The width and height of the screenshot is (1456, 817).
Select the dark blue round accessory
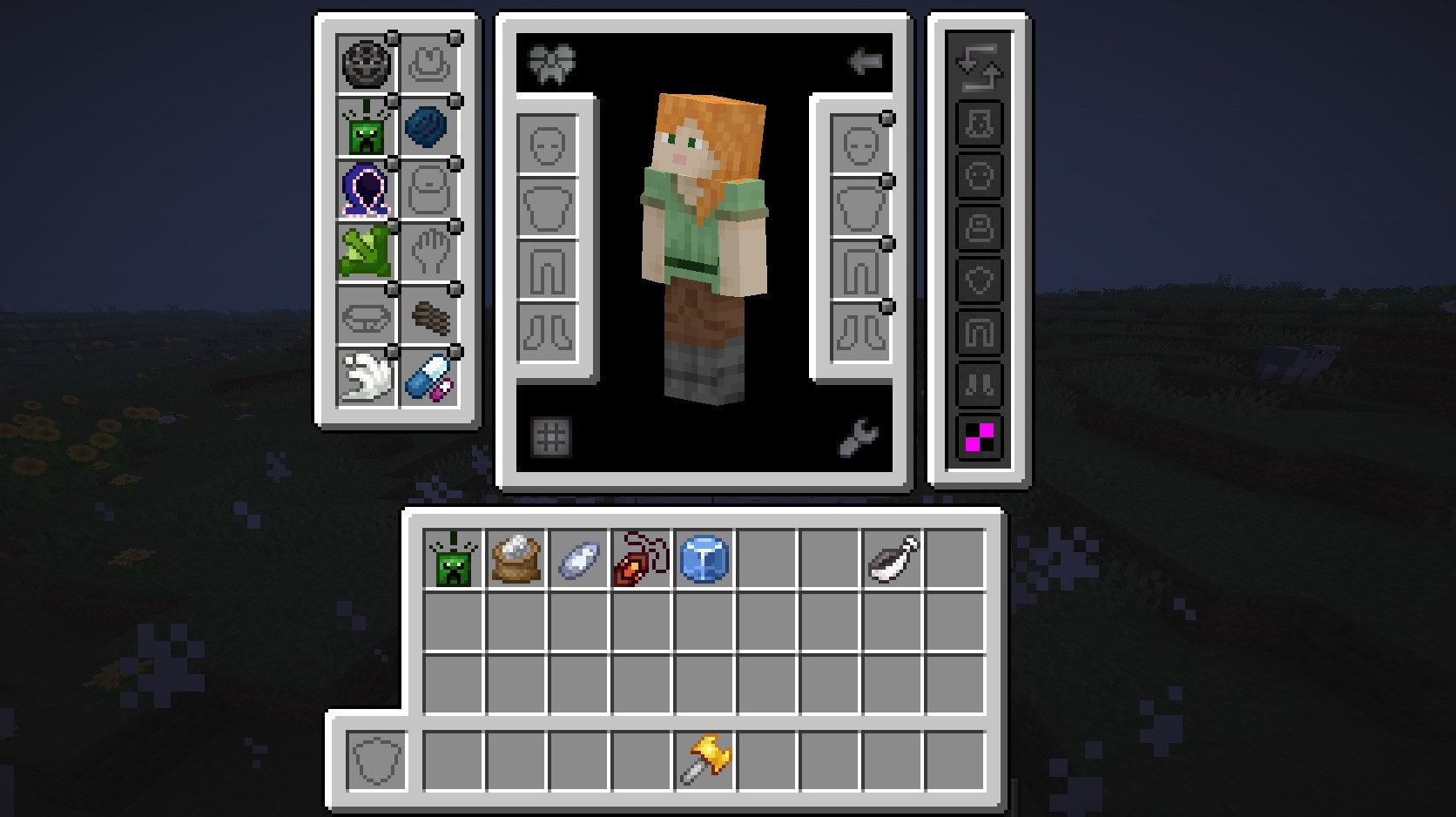[428, 127]
